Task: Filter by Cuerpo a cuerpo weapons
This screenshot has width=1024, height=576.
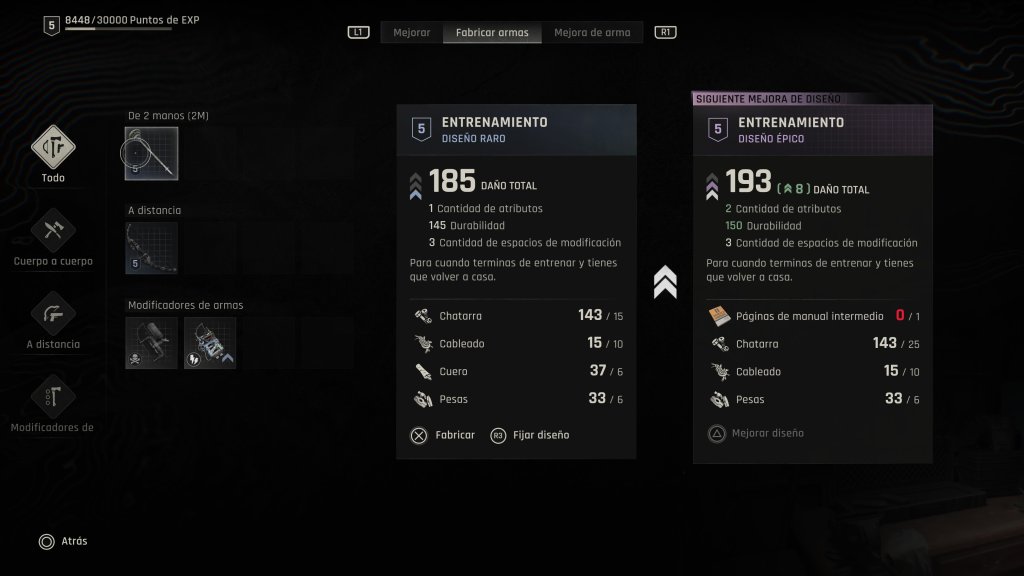Action: (x=53, y=232)
